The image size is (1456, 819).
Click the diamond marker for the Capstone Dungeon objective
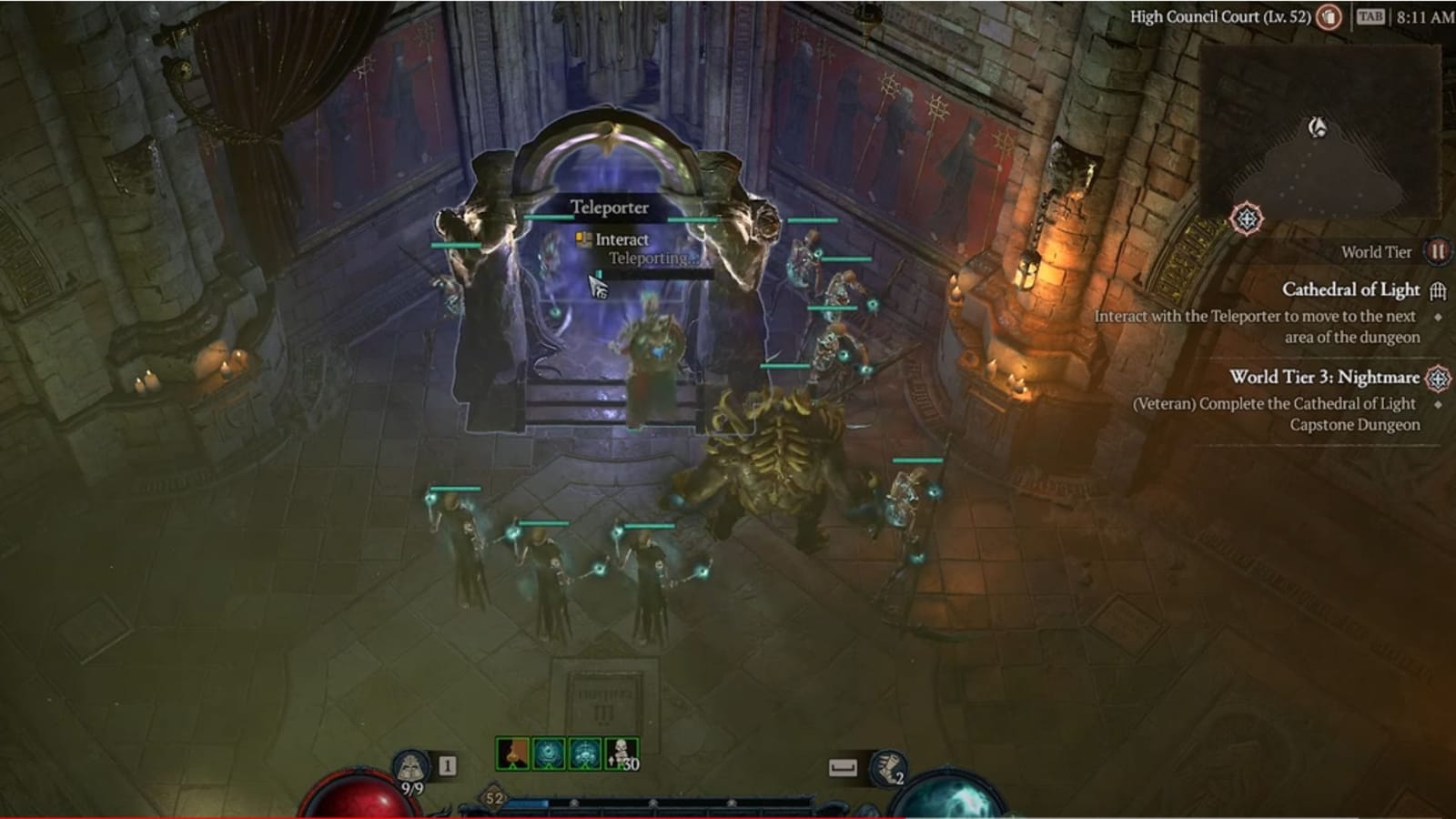[x=1437, y=405]
